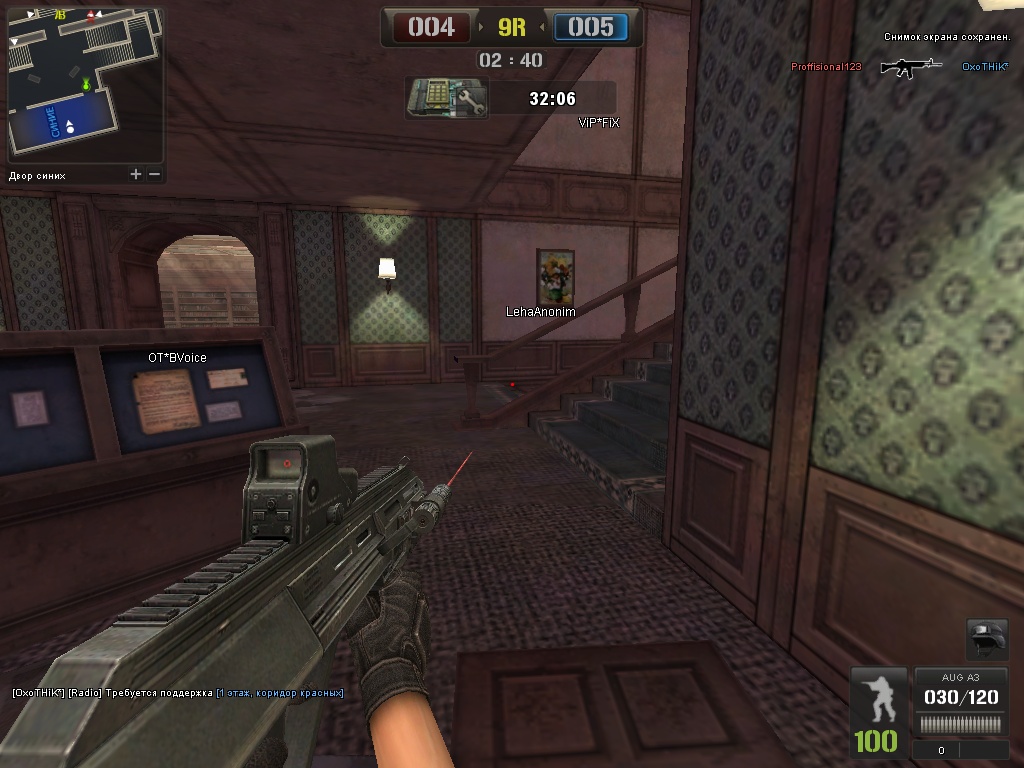Viewport: 1024px width, 768px height.
Task: Click the minimap in the corner
Action: click(85, 83)
